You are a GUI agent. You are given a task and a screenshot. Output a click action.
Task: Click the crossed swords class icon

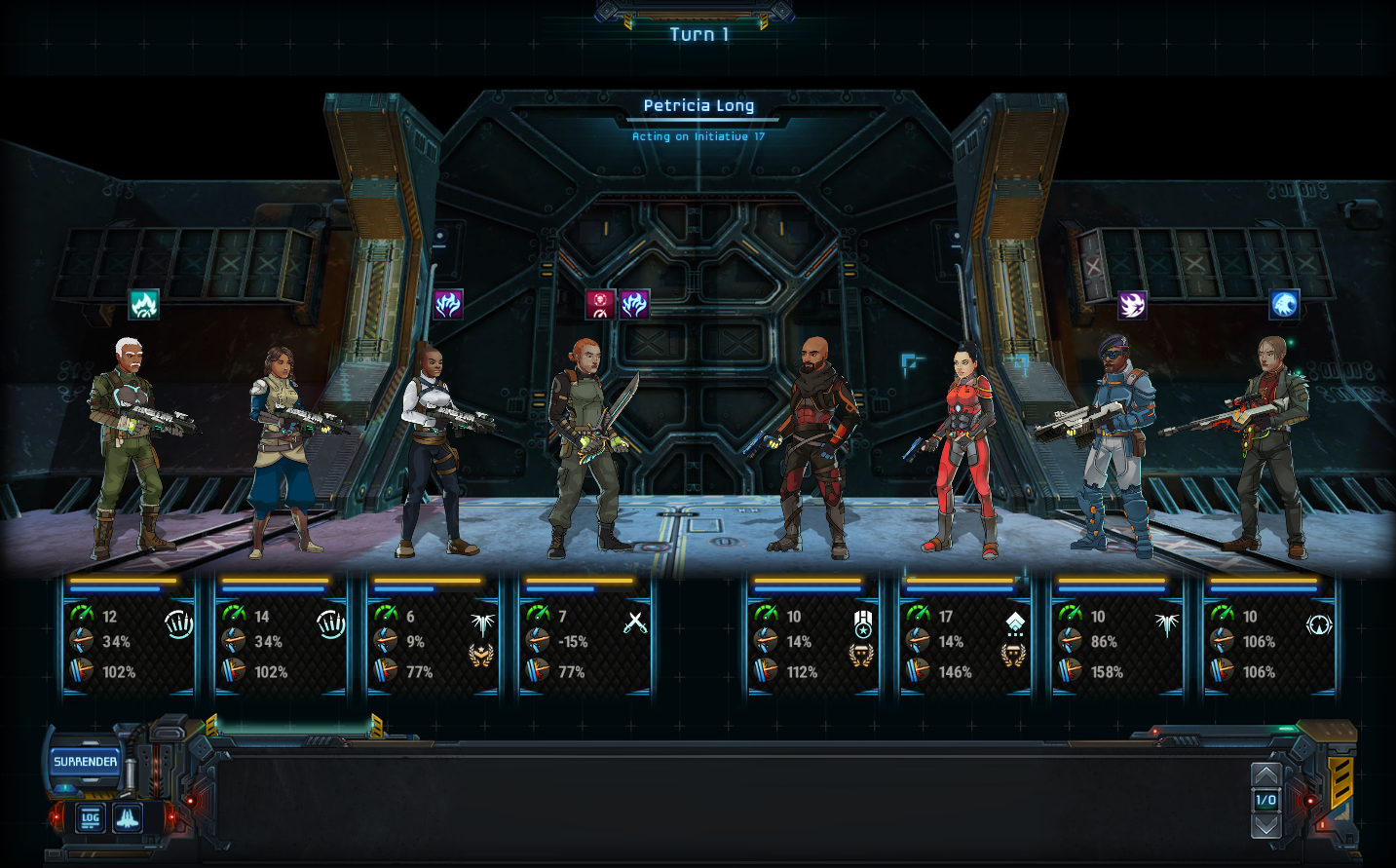pos(635,623)
